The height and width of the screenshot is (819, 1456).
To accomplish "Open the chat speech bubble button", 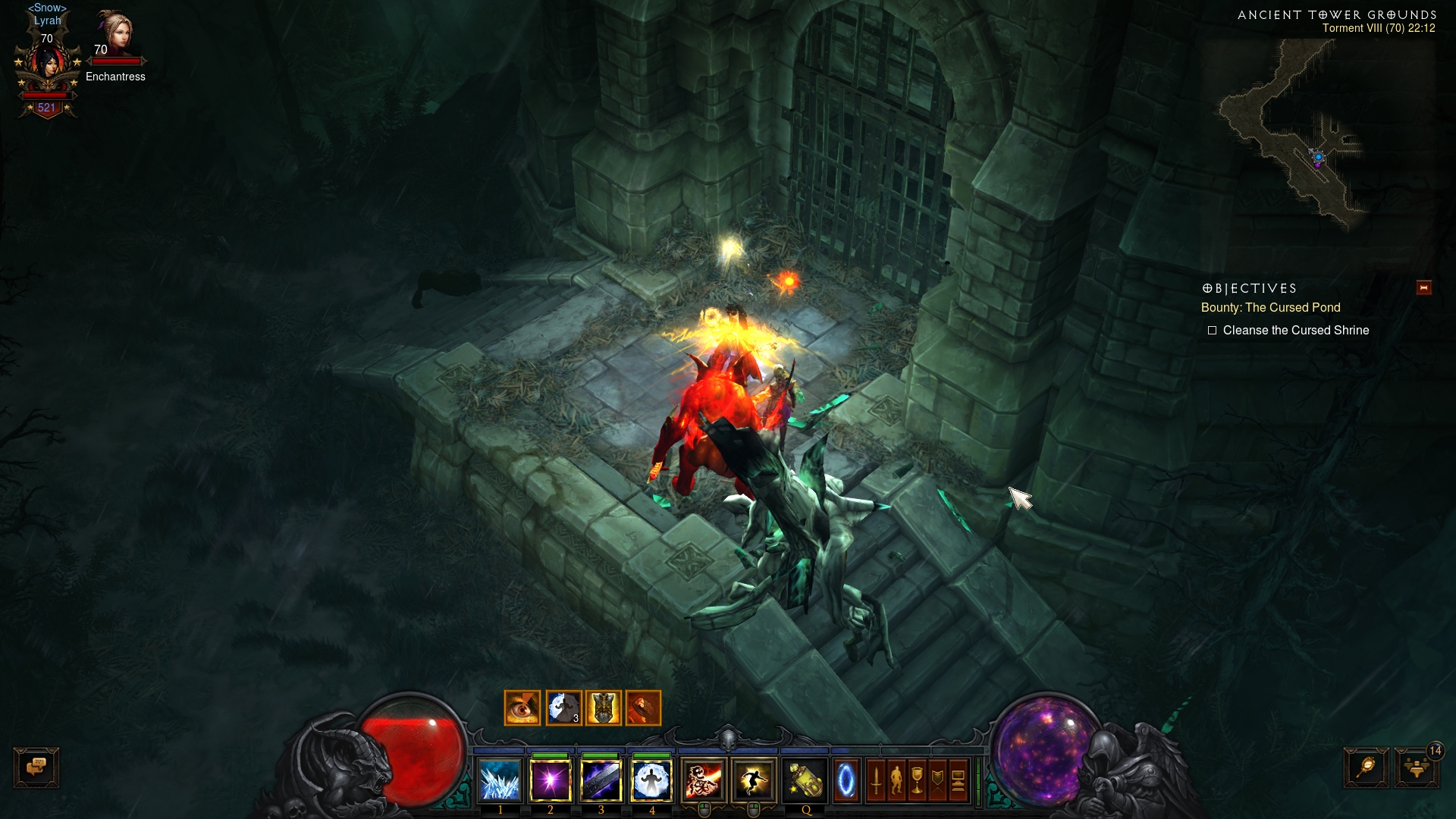I will 36,767.
